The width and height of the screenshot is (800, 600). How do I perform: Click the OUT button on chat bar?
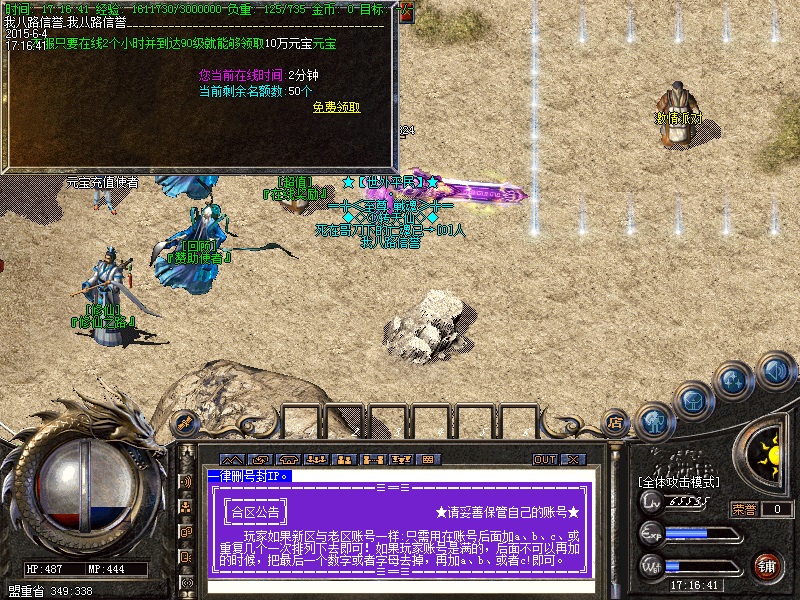pos(545,459)
